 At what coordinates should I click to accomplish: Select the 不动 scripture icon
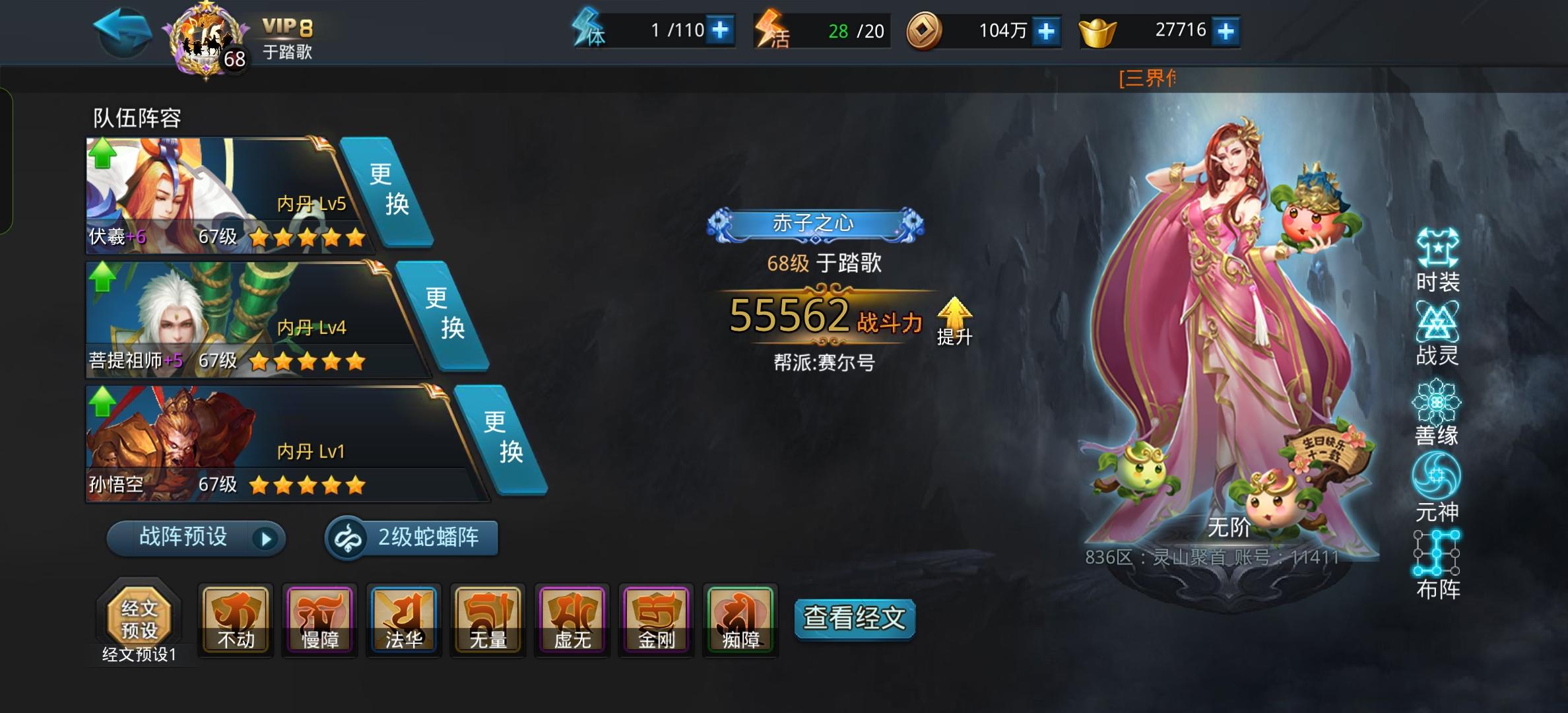[x=236, y=619]
